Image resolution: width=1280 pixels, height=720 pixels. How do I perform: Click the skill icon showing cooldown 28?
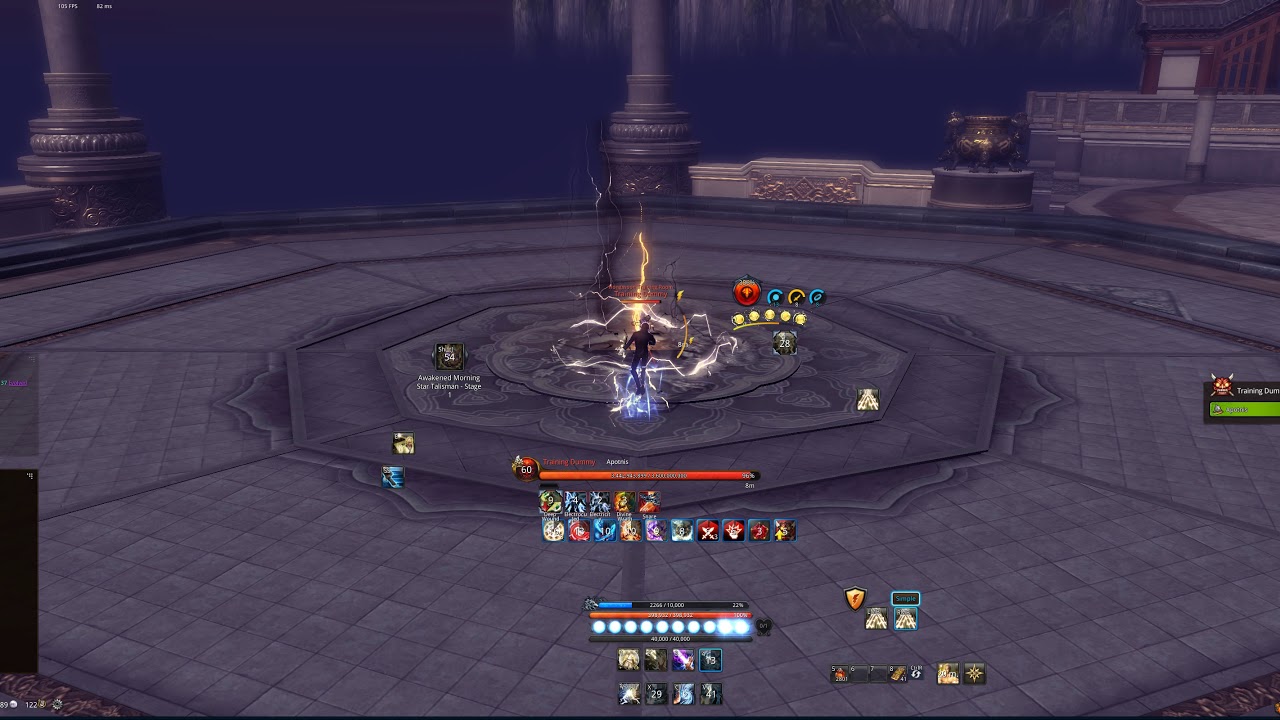(x=784, y=343)
